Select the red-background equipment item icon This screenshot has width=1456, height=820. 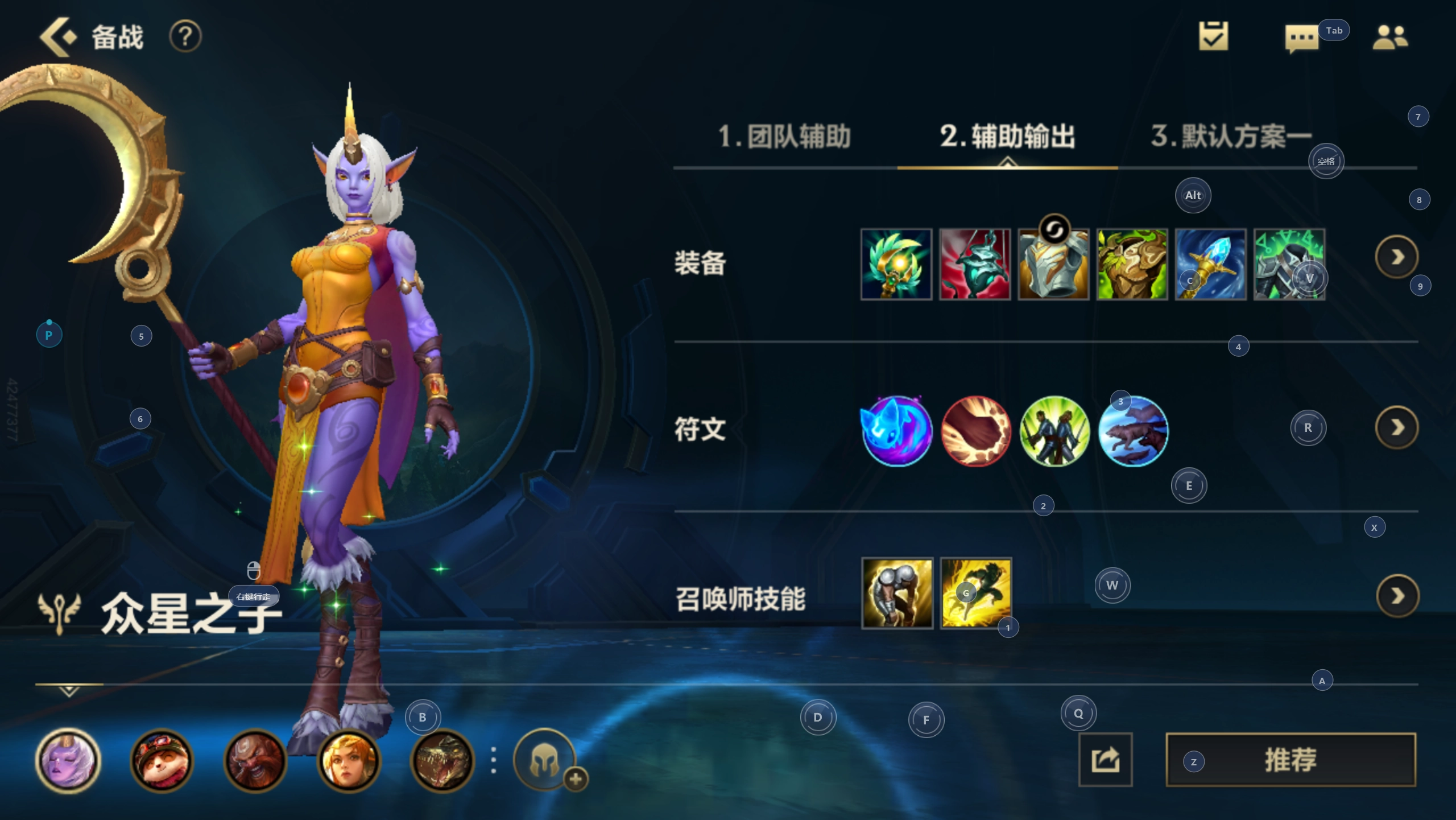[975, 263]
